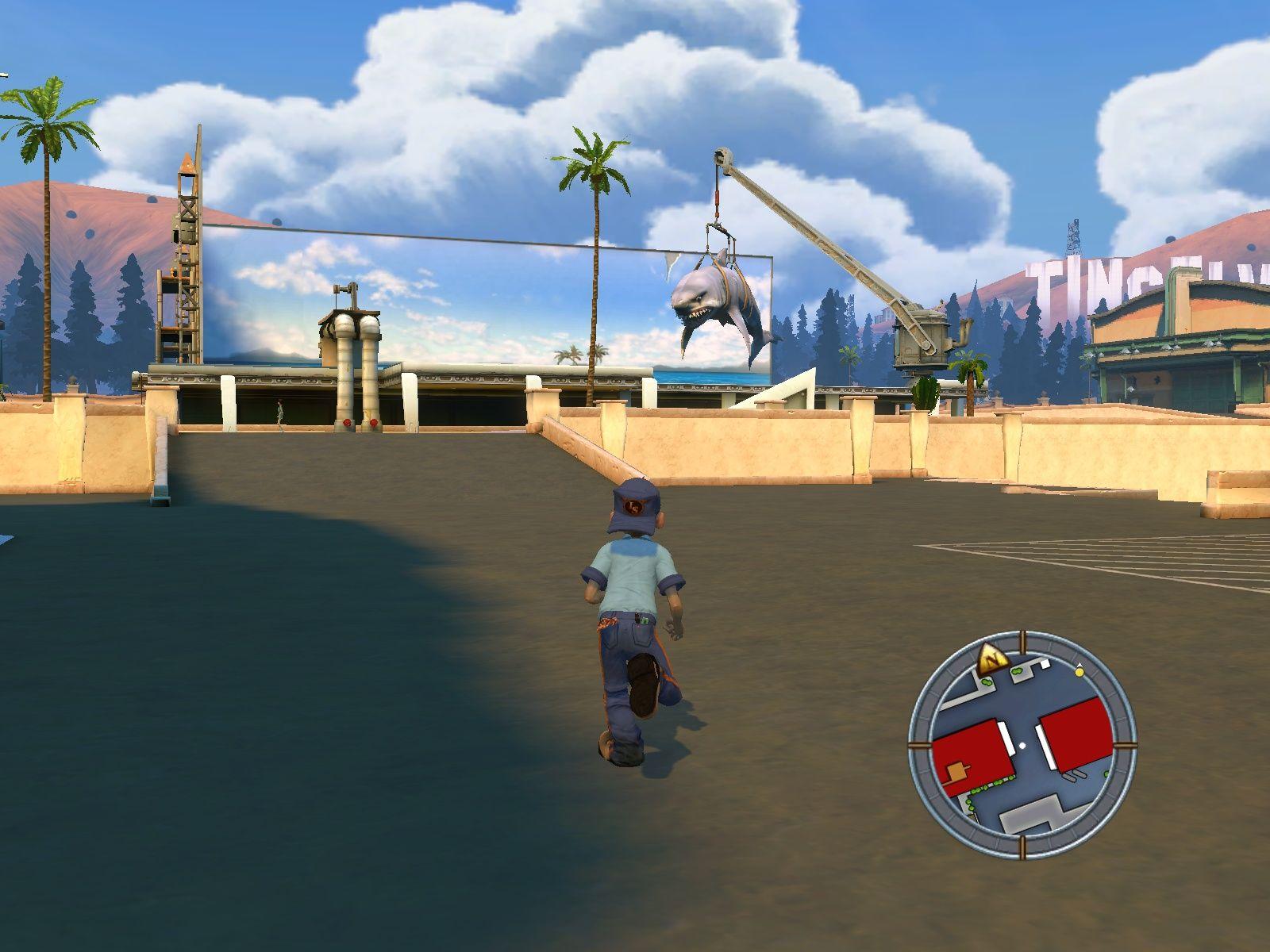This screenshot has width=1270, height=952.
Task: Click the player position dot at minimap center
Action: (x=1022, y=745)
